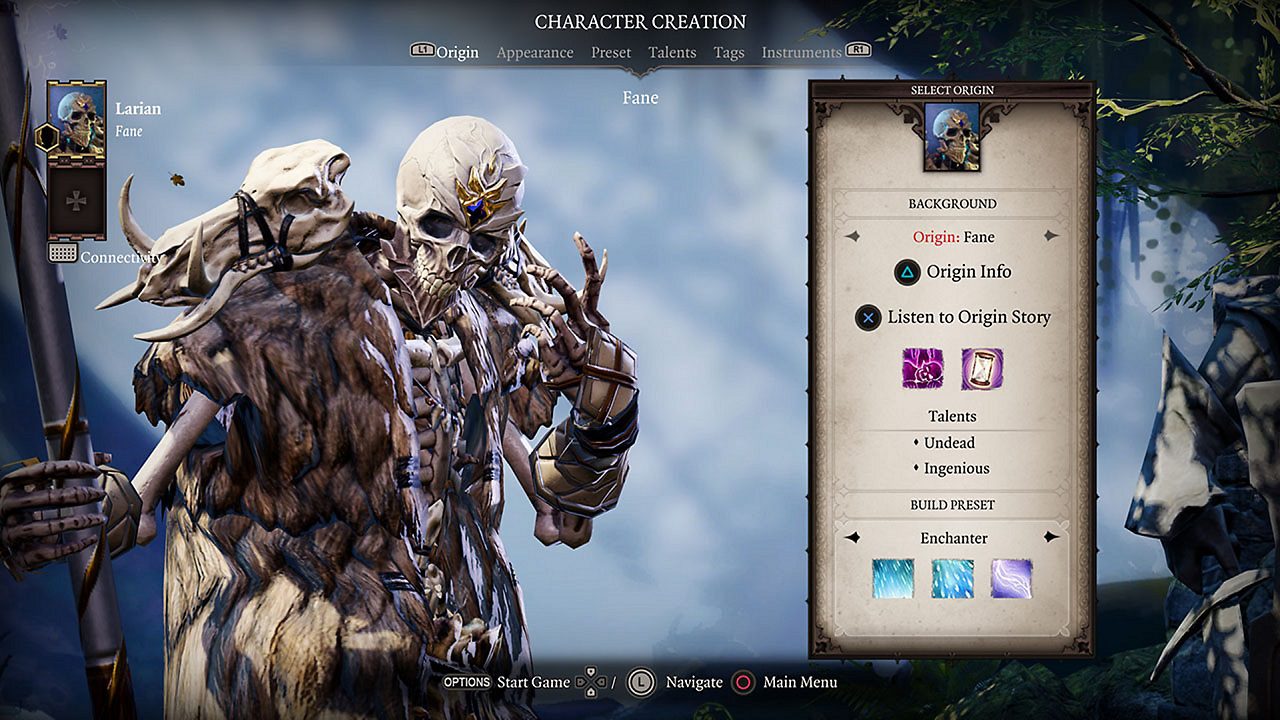This screenshot has width=1280, height=720.
Task: Open the Preset tab
Action: click(611, 53)
